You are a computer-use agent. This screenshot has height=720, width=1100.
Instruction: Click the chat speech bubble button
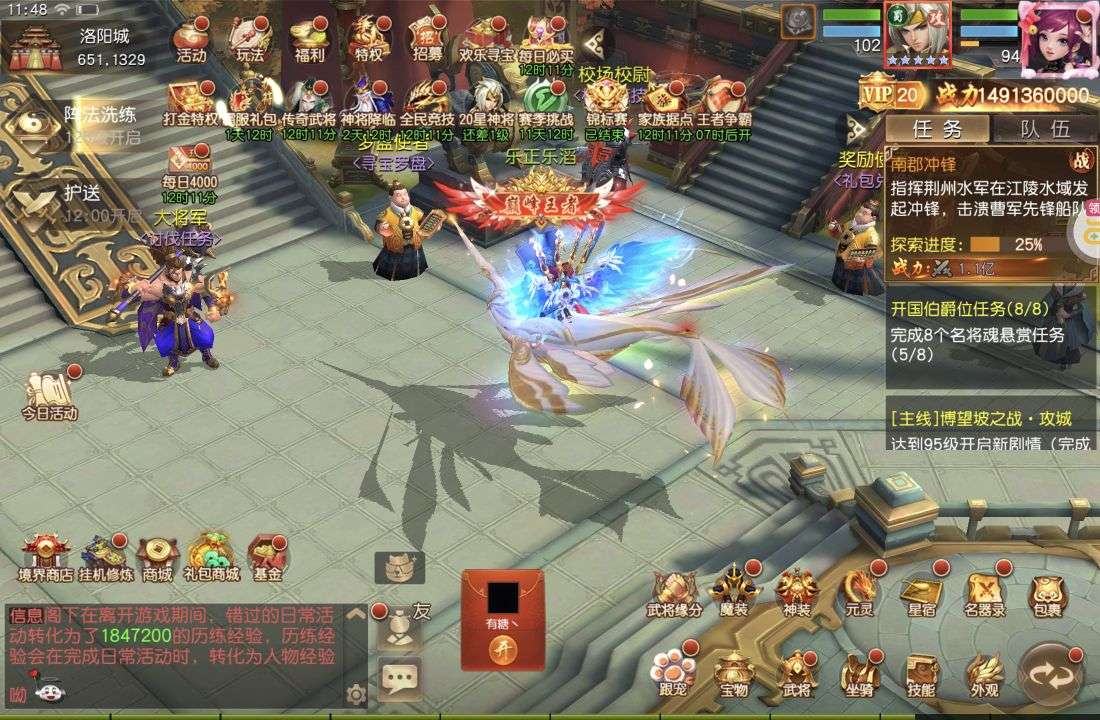399,680
